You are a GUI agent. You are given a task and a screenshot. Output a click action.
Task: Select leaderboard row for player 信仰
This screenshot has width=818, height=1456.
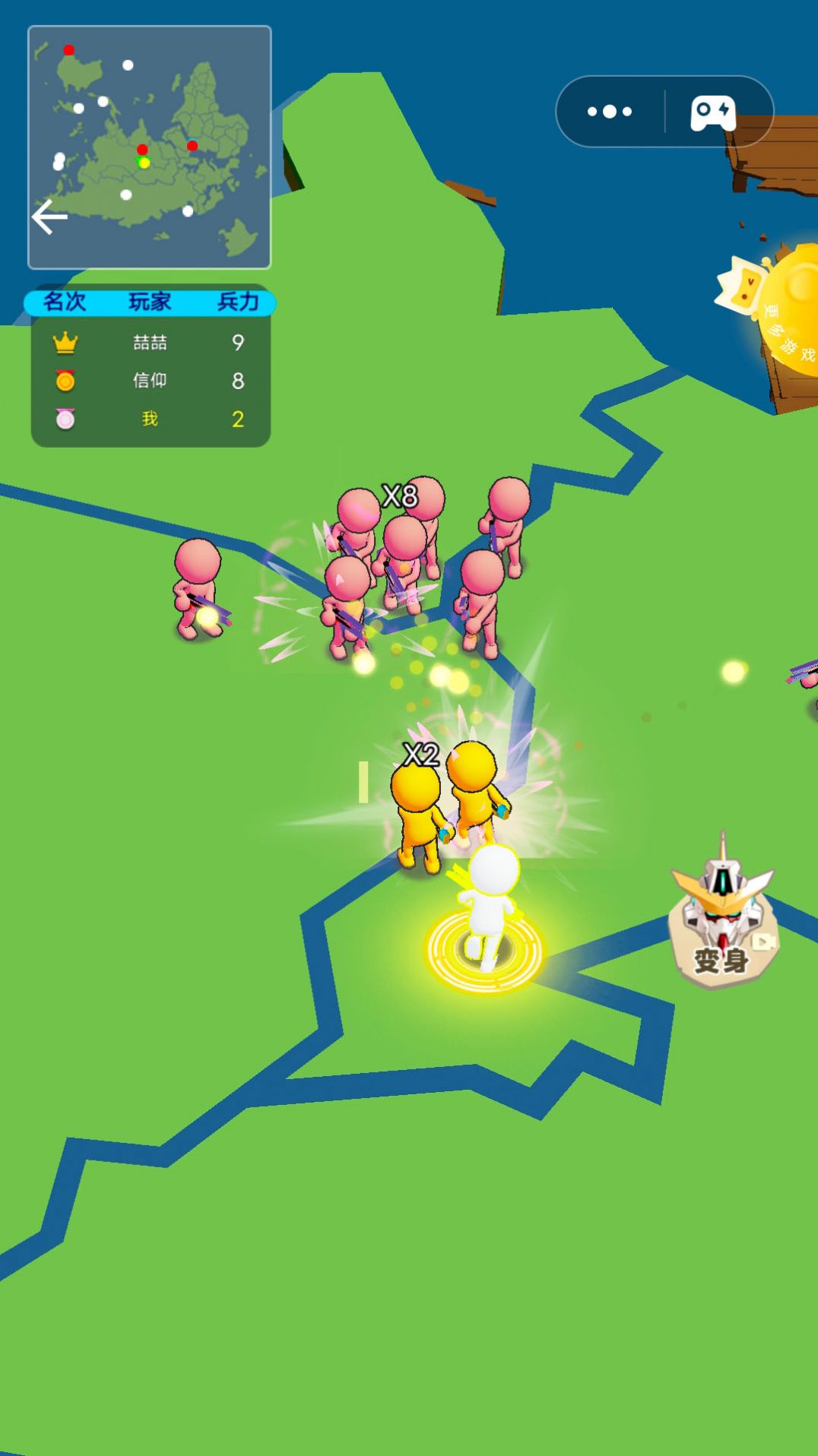151,381
